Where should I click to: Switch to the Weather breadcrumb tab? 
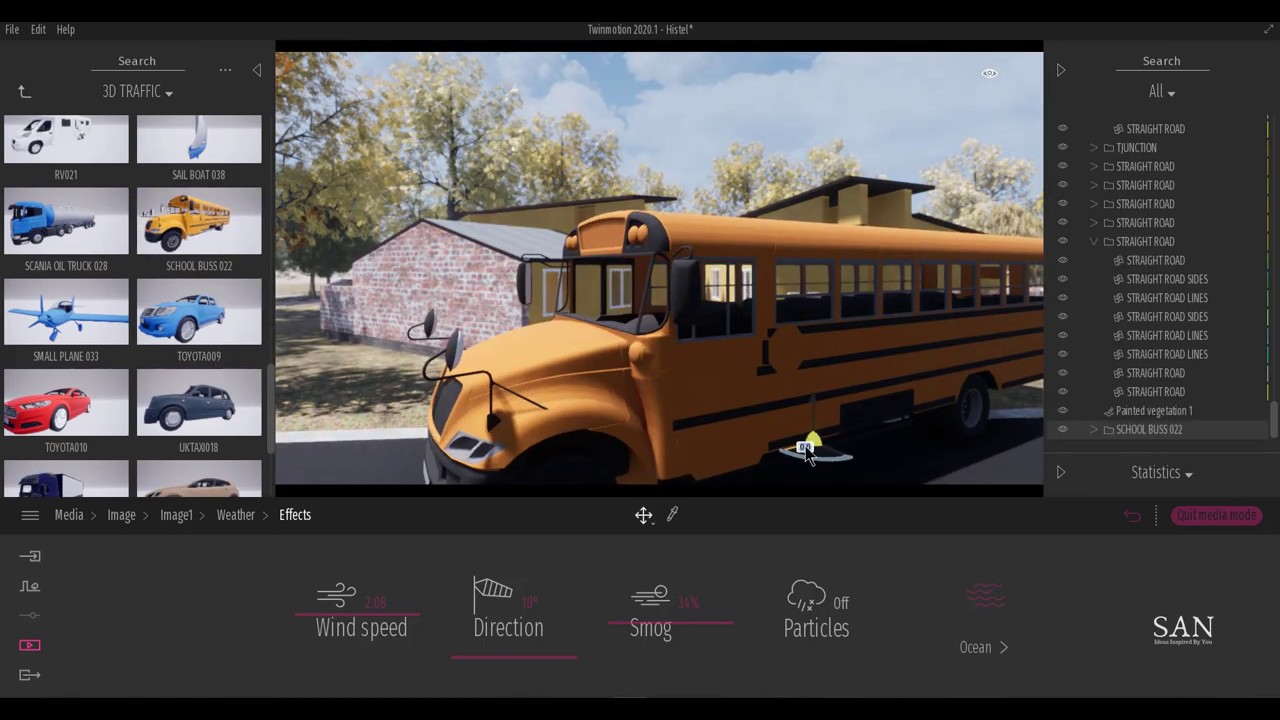pos(236,514)
